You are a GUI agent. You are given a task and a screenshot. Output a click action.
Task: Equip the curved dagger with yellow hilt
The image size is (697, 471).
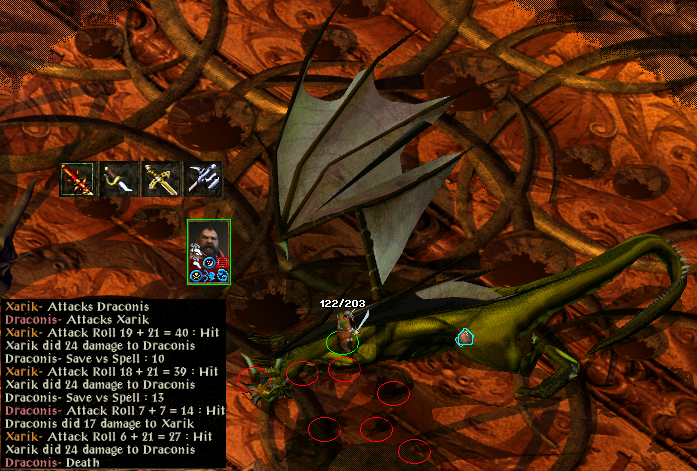pyautogui.click(x=119, y=178)
